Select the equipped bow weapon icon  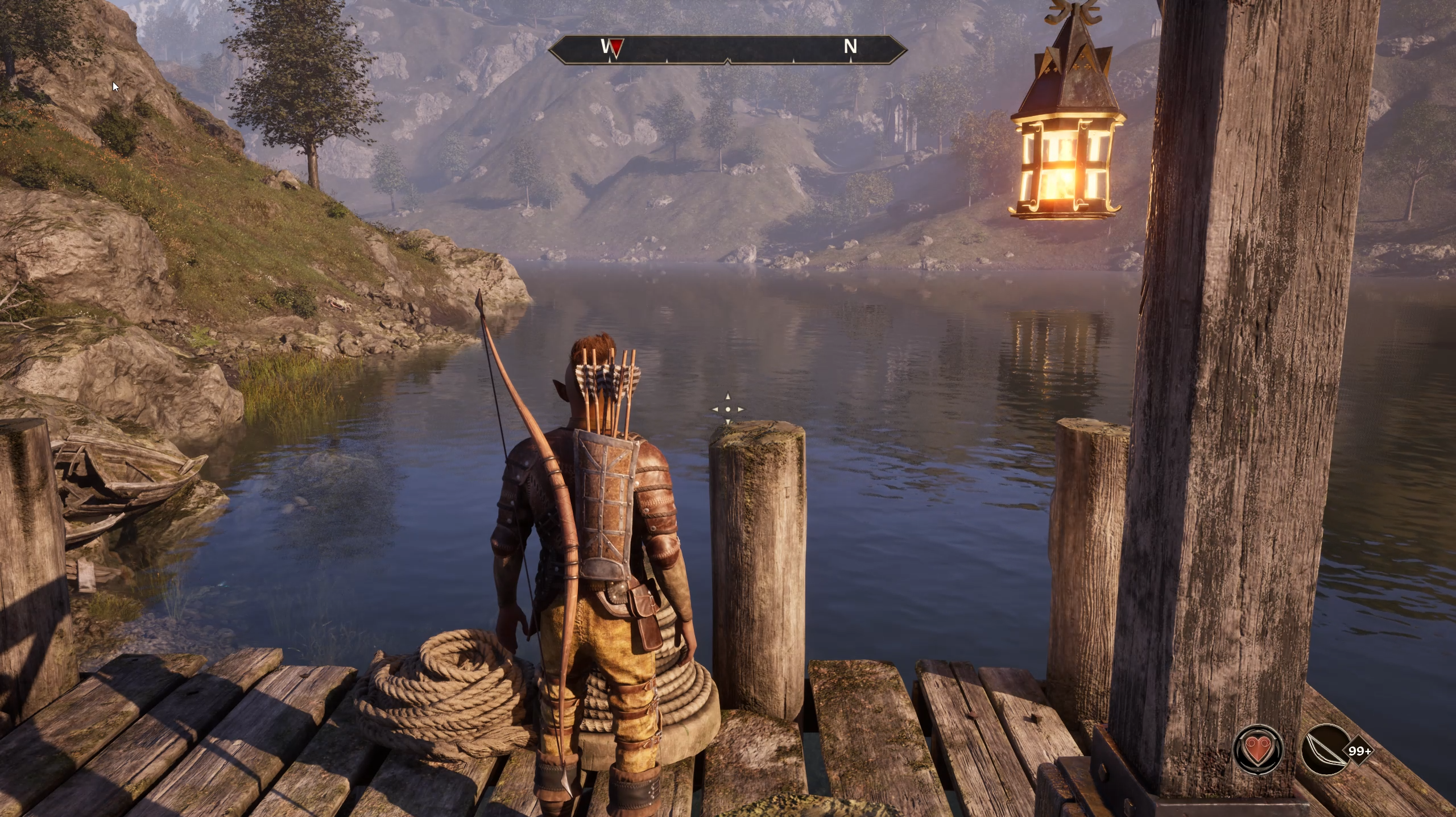point(1326,750)
